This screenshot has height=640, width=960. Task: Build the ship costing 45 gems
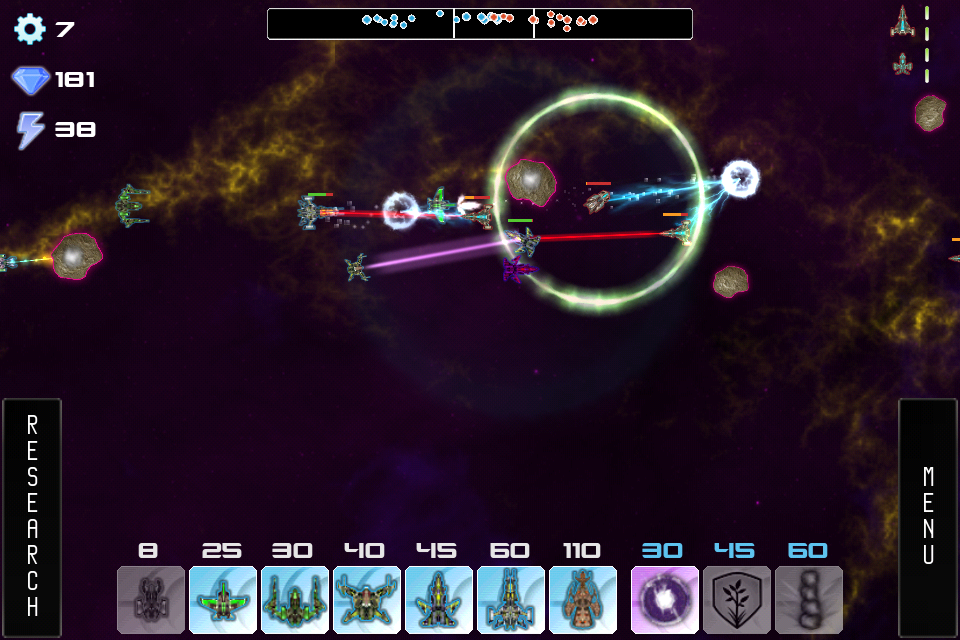click(439, 600)
